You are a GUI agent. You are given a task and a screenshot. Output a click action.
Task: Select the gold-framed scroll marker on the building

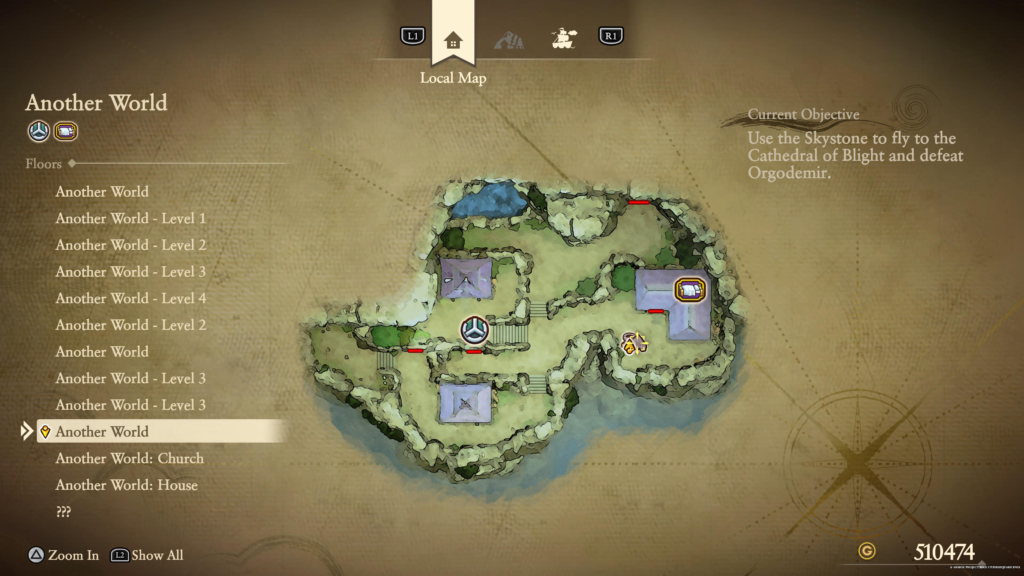tap(689, 290)
